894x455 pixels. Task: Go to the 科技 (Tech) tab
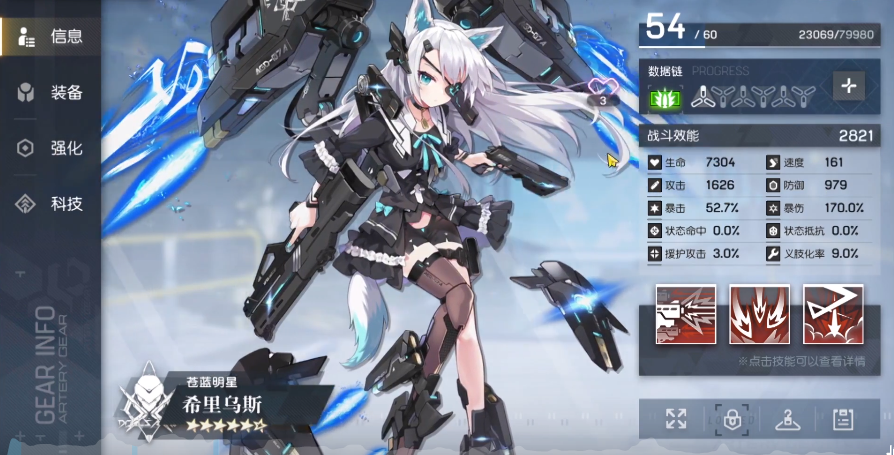coord(52,204)
